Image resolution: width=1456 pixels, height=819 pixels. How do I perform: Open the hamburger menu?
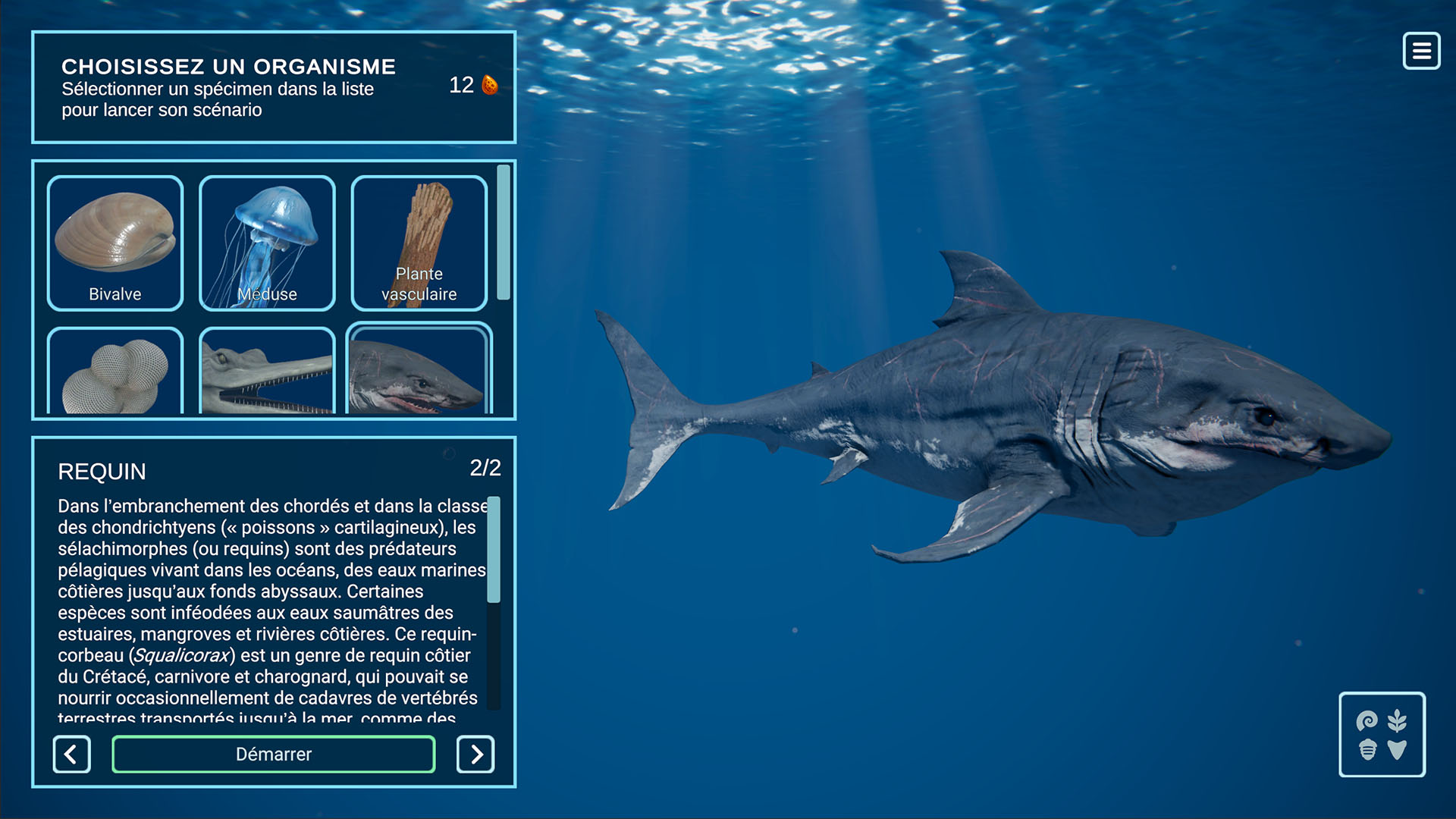point(1421,51)
